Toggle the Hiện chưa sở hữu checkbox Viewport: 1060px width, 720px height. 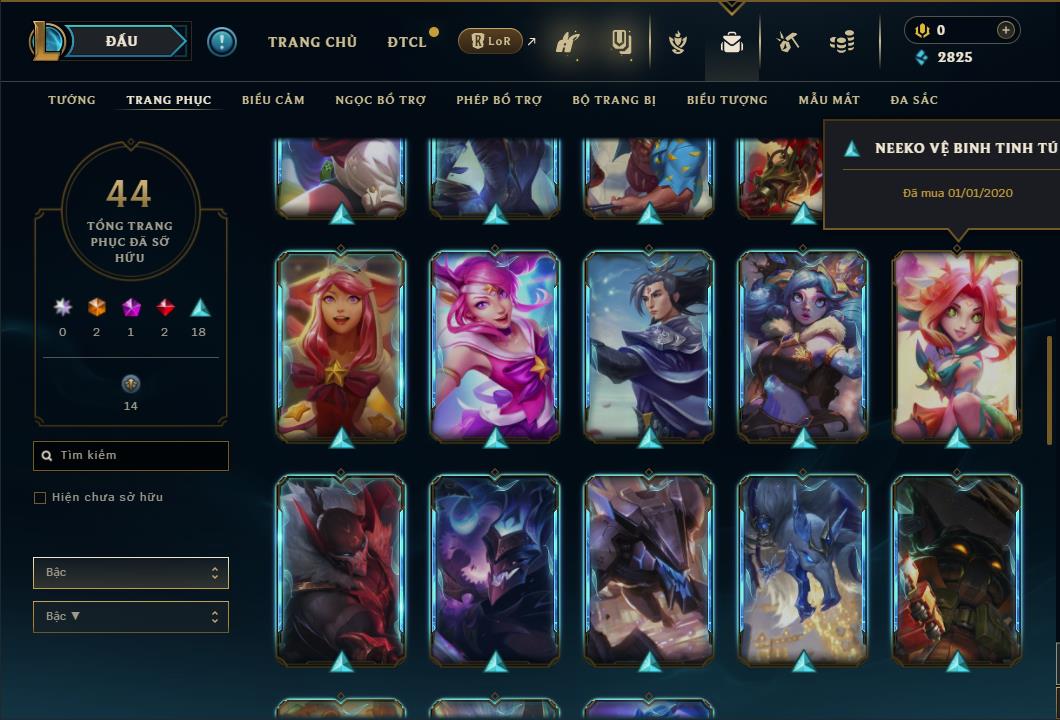click(40, 498)
